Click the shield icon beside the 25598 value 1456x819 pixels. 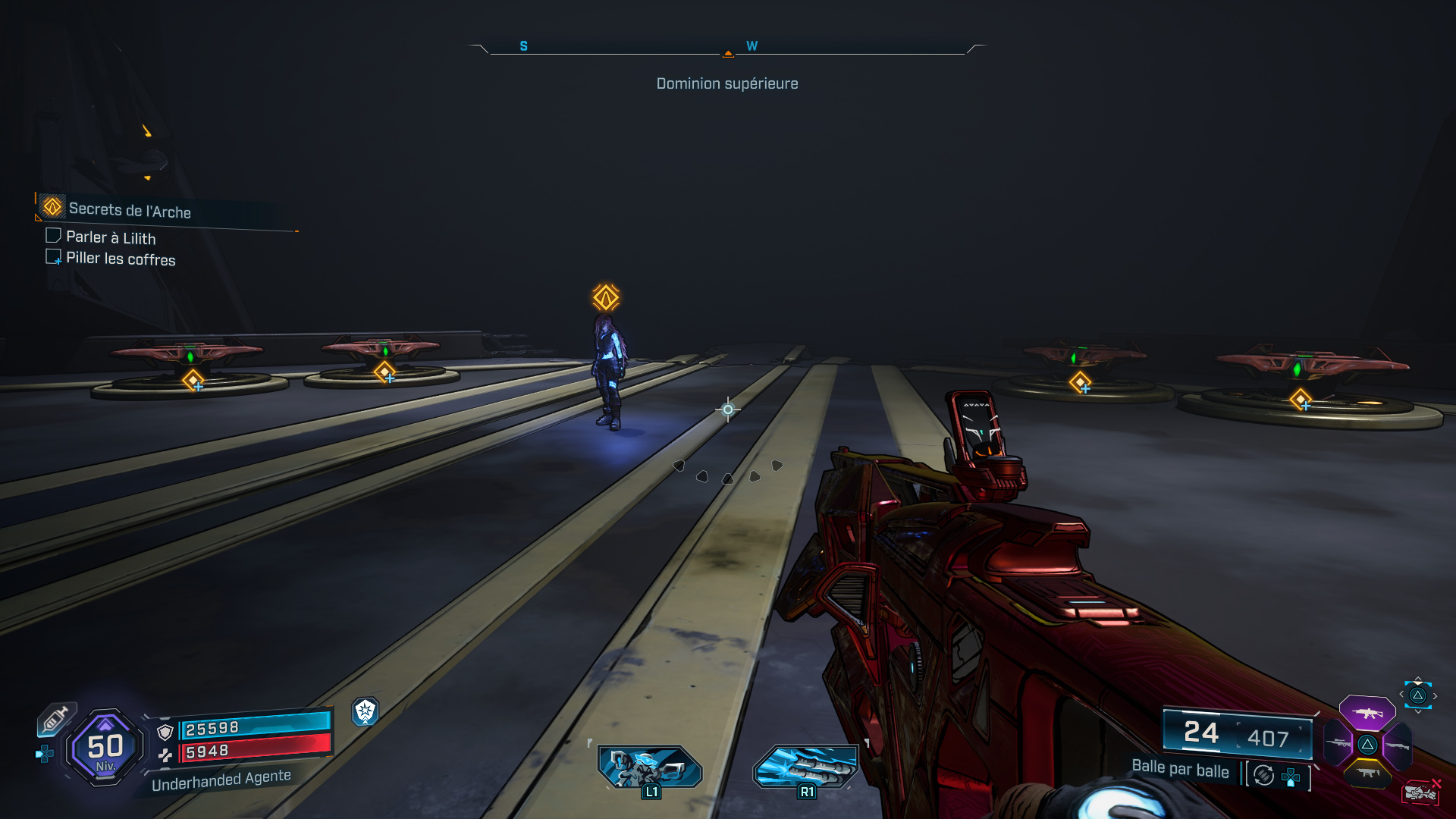coord(165,733)
